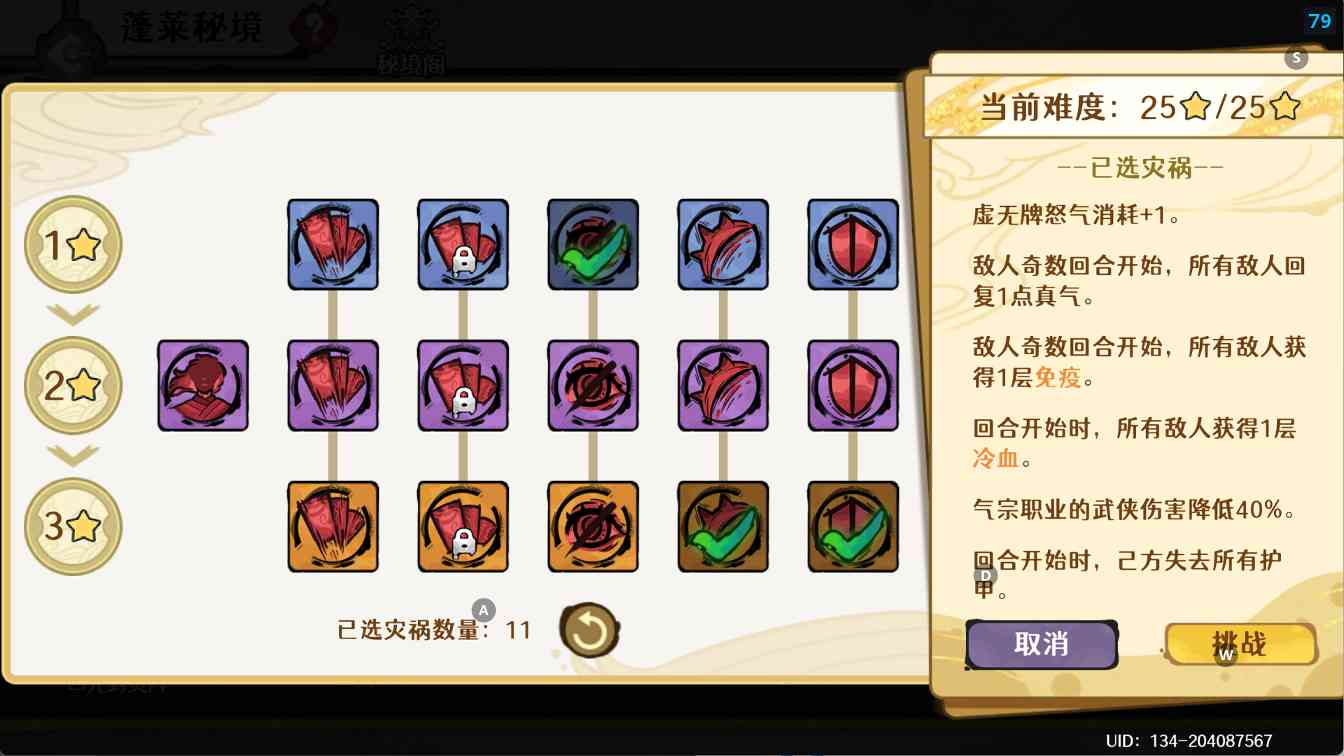
Task: Collapse the 已选灾祸 panel with the S badge
Action: (1296, 58)
